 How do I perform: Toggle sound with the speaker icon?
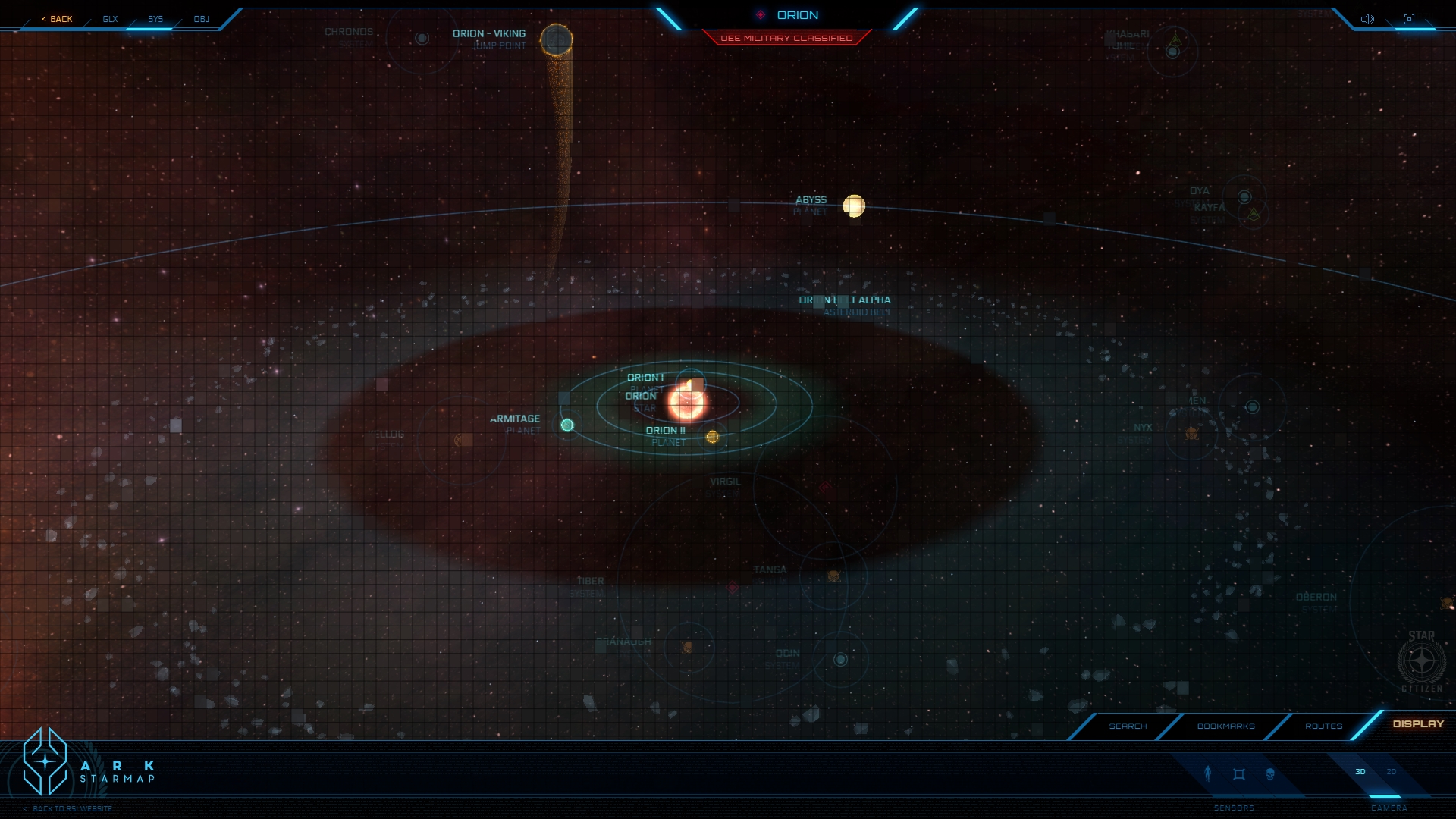[x=1367, y=19]
